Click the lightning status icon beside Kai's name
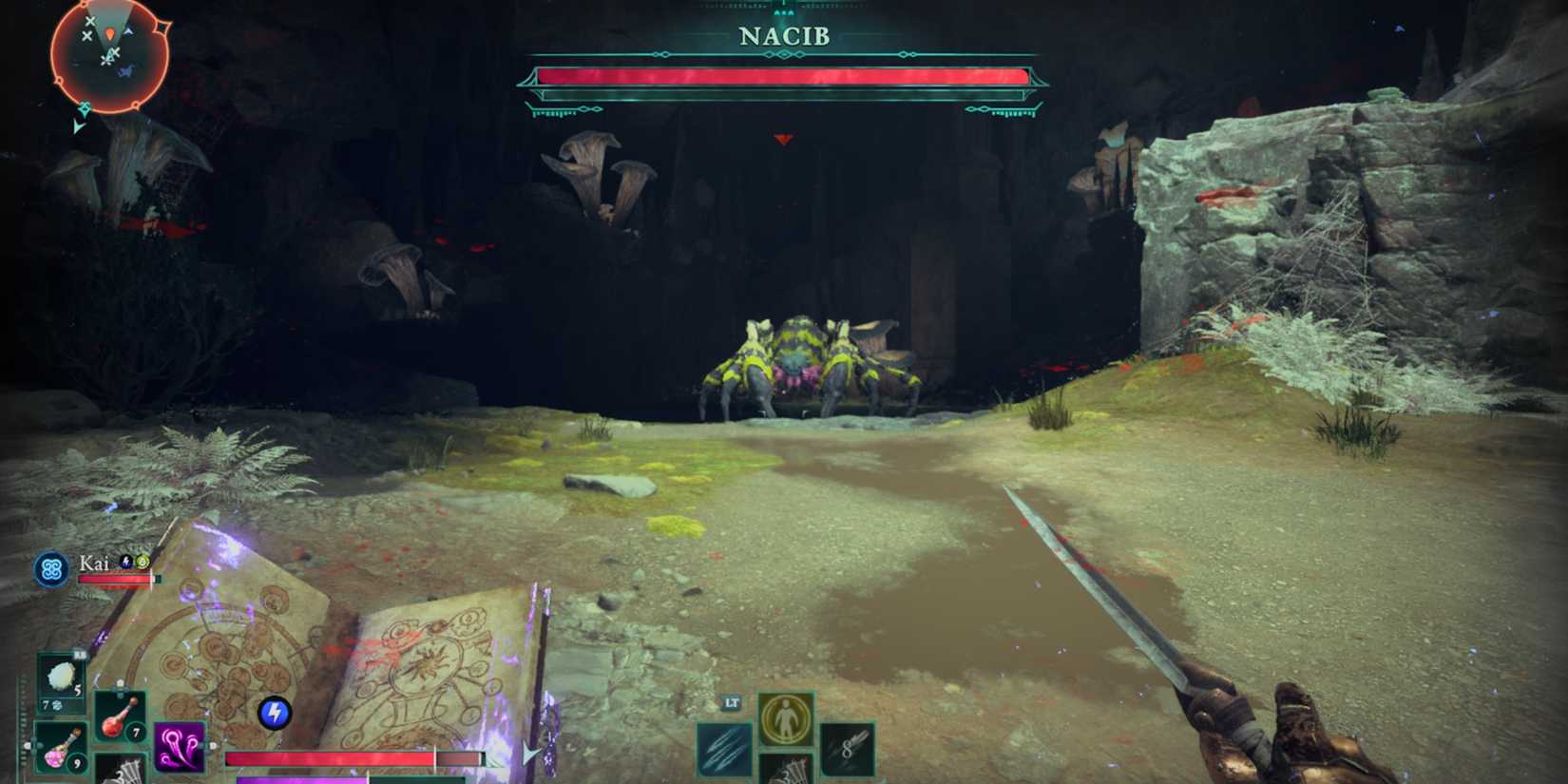 [x=124, y=564]
